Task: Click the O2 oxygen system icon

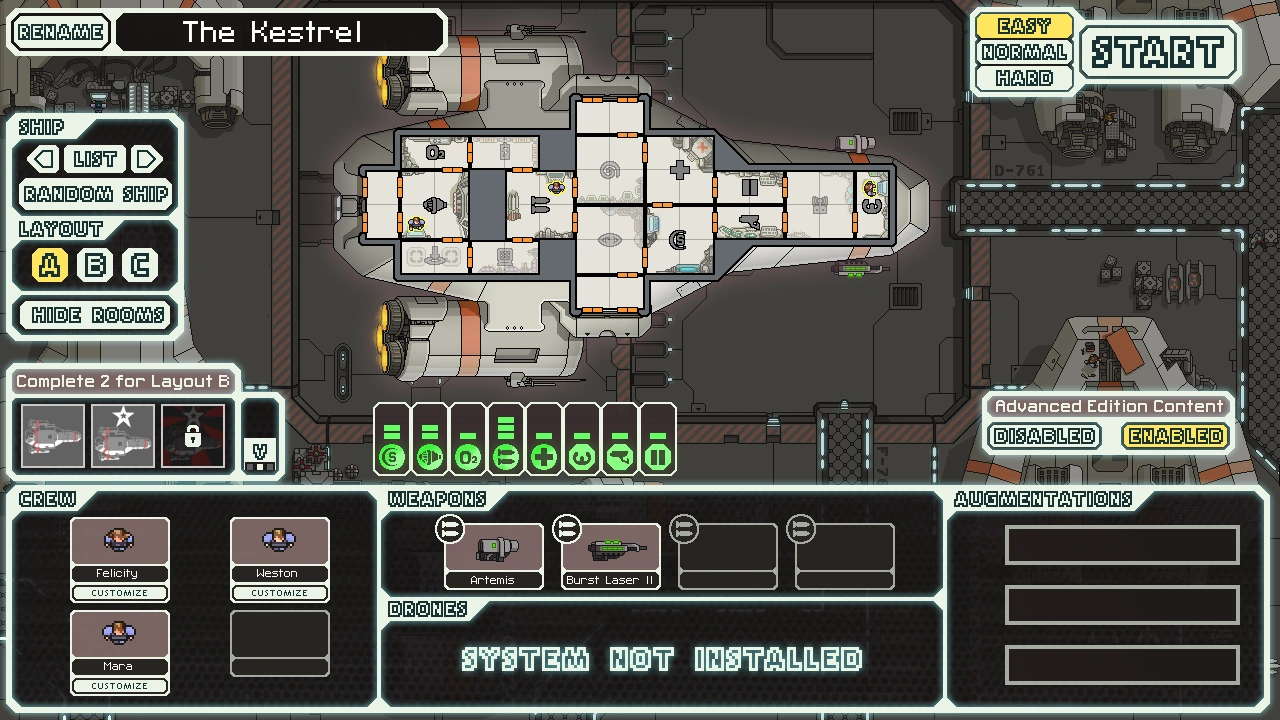Action: pyautogui.click(x=467, y=455)
